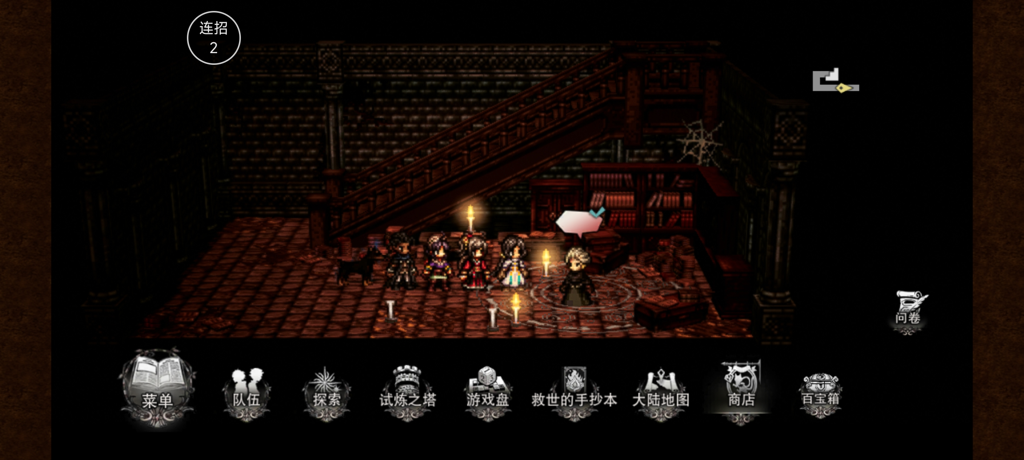
Task: Open 救世的手抄本 manuscript
Action: click(x=574, y=392)
